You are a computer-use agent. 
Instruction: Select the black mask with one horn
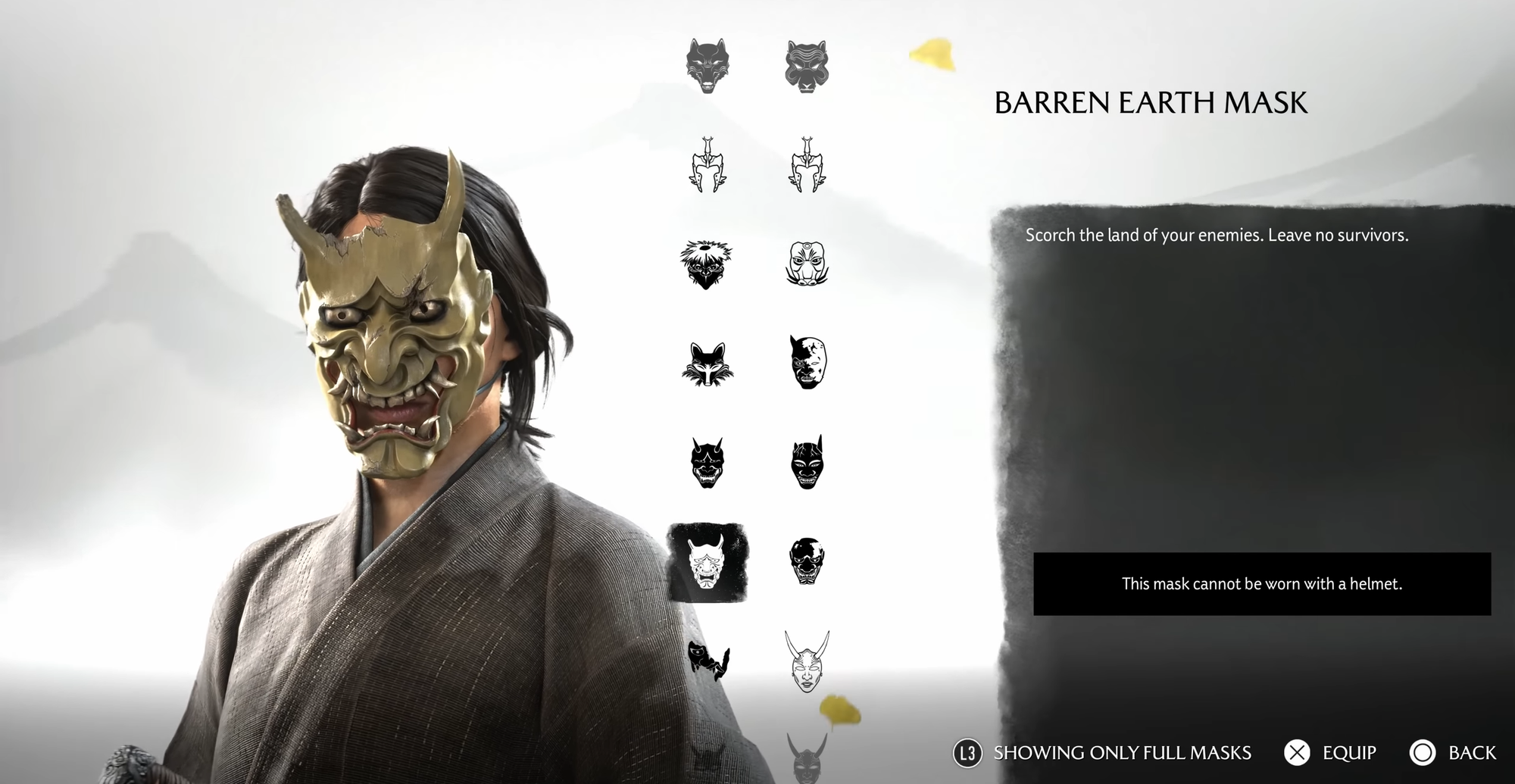tap(807, 462)
